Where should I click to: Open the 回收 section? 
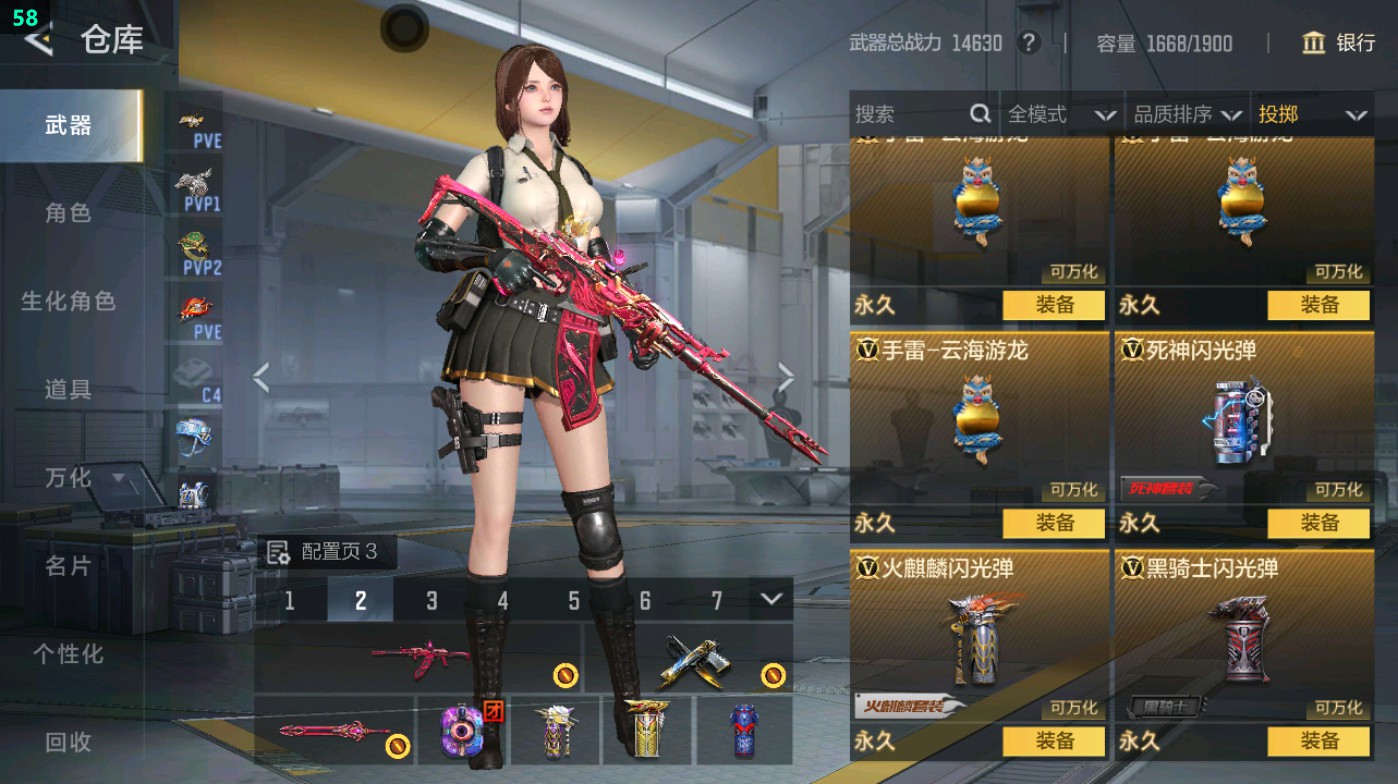[68, 742]
